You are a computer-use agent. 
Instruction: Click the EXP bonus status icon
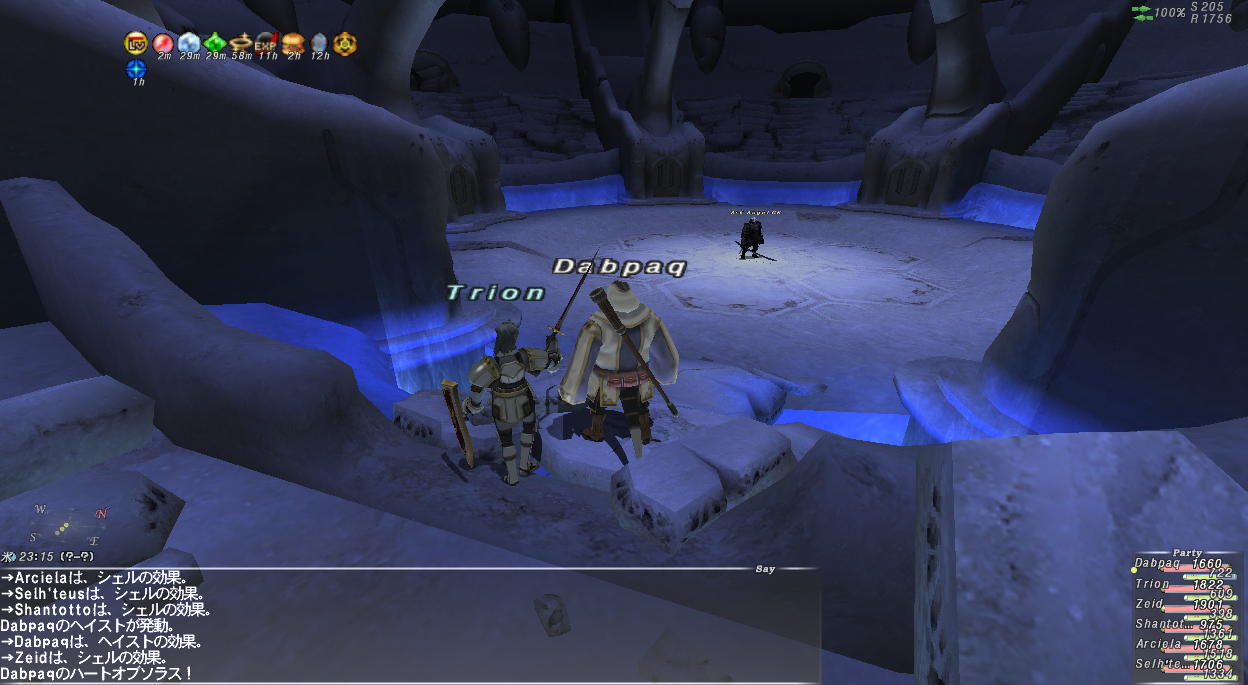point(267,43)
